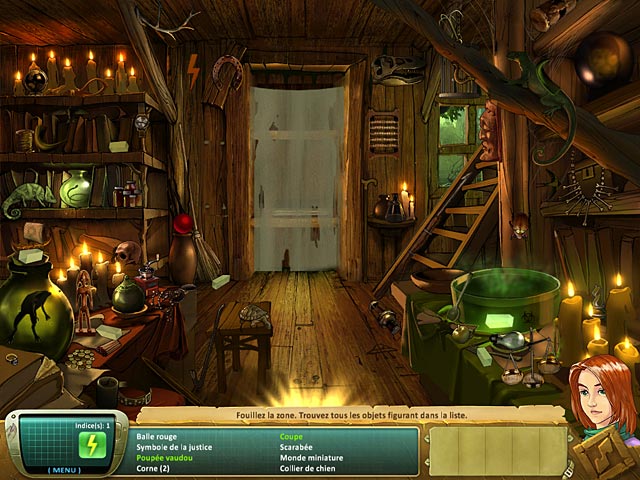Open the golden journal book icon
Image resolution: width=640 pixels, height=480 pixels.
click(x=606, y=456)
